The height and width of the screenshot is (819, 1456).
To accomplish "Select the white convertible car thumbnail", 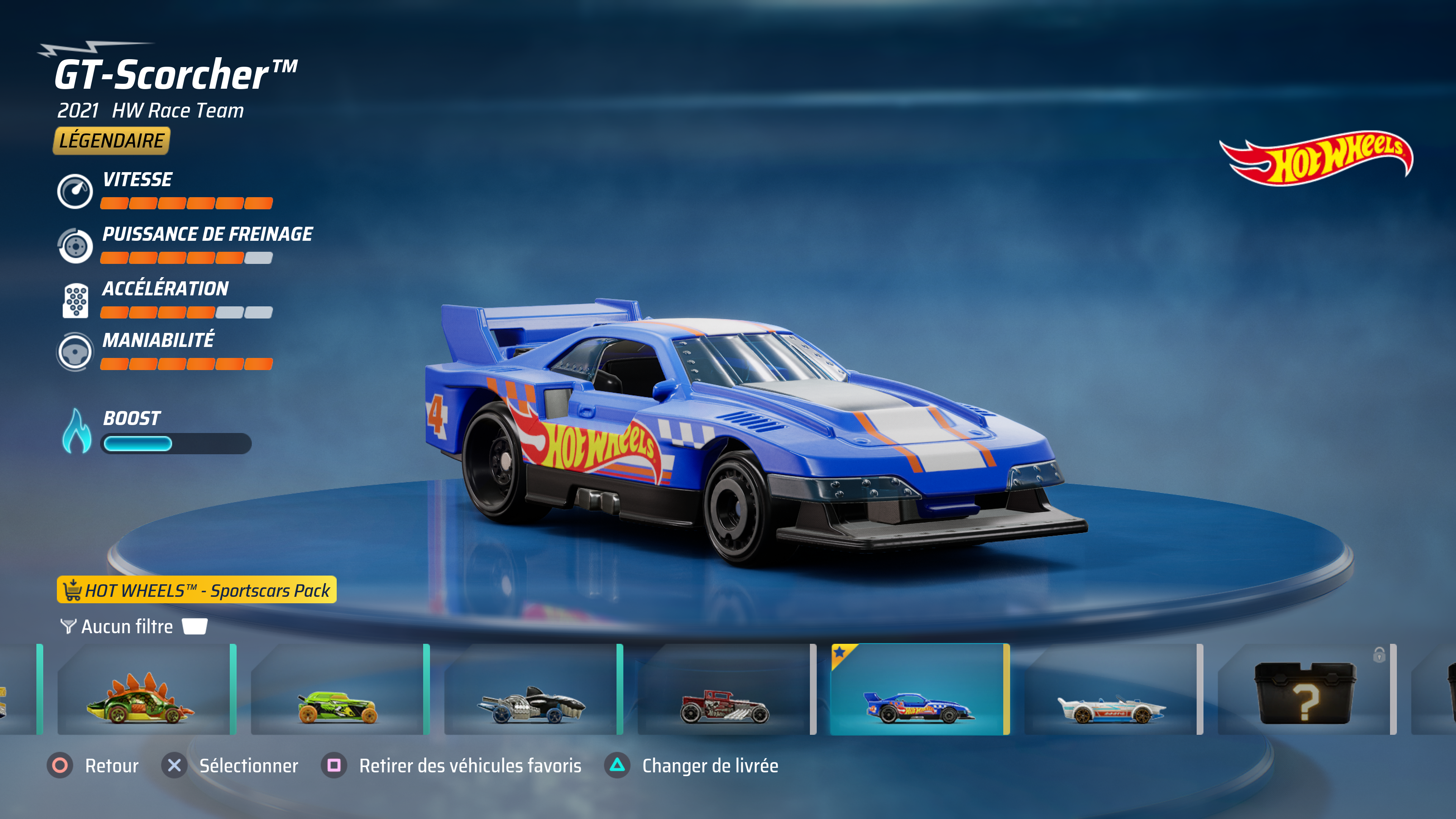I will coord(1112,690).
